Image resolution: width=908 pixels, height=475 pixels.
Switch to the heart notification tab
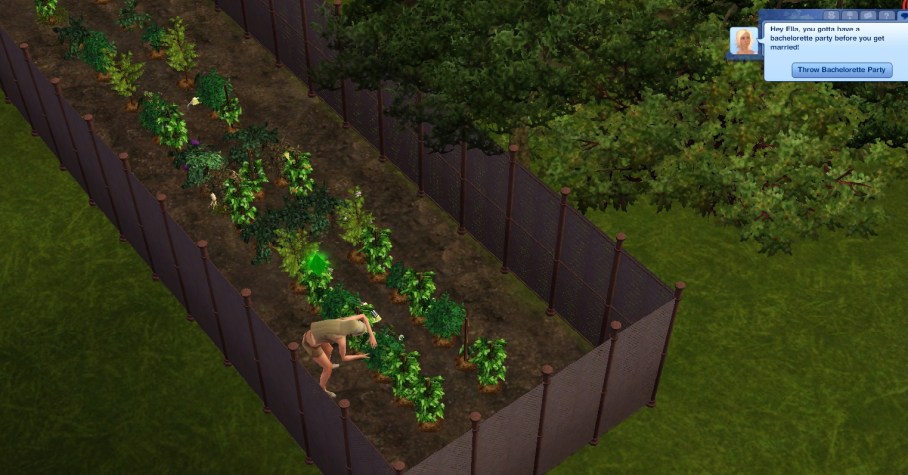[x=903, y=16]
